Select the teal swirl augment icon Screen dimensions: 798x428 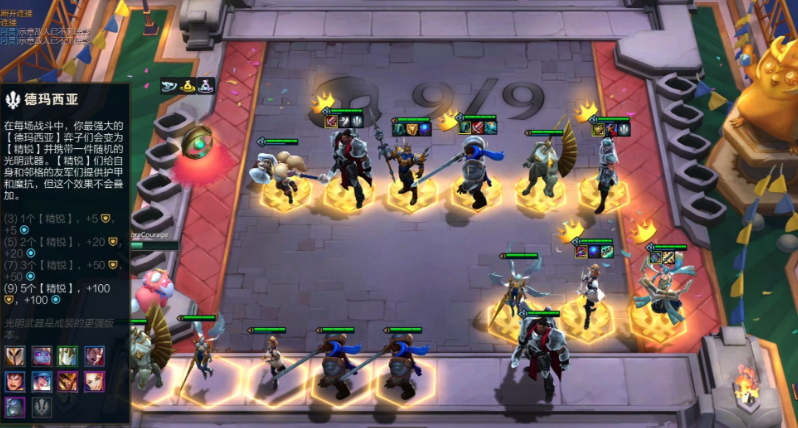pos(169,84)
